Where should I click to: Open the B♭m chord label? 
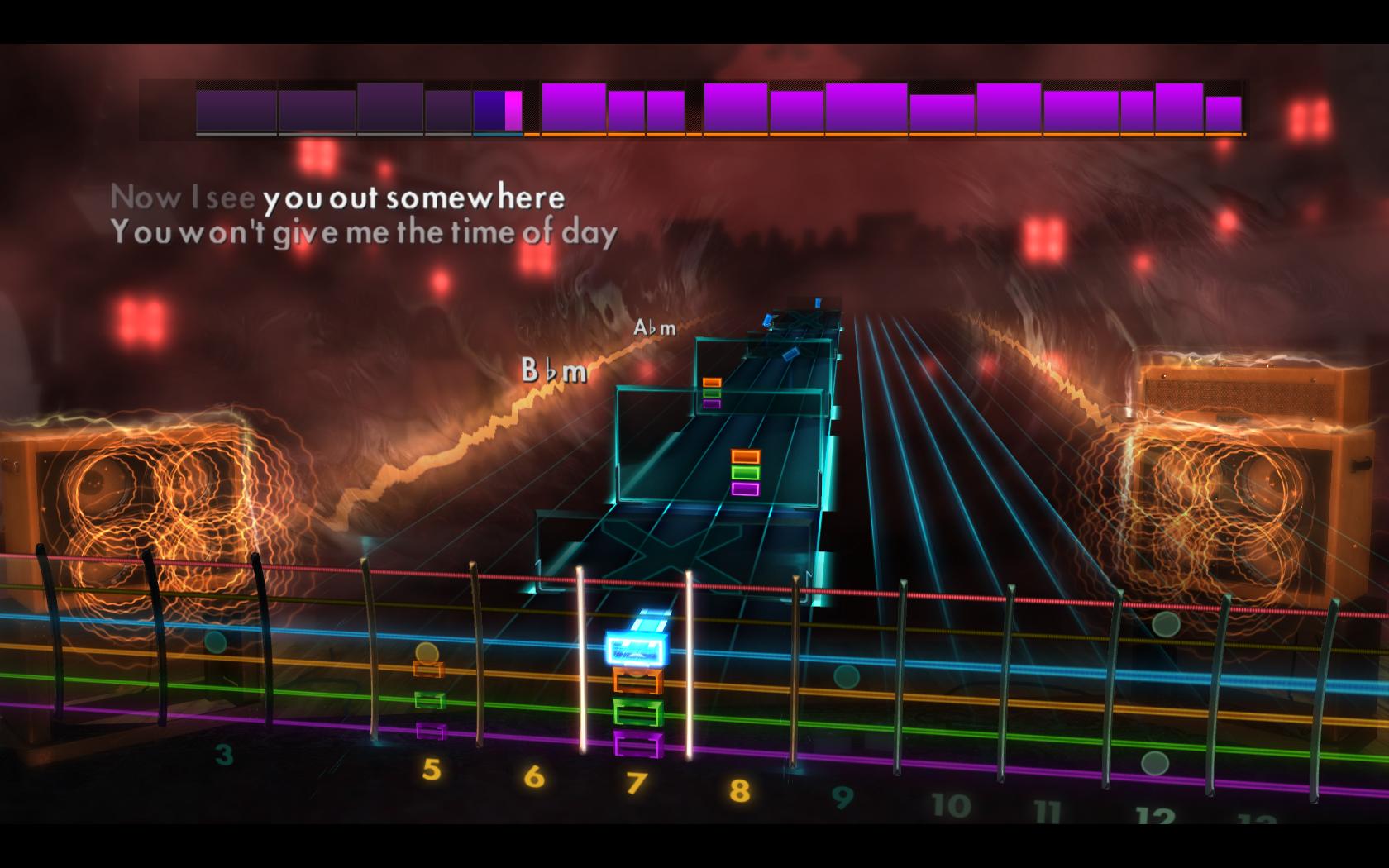coord(552,372)
